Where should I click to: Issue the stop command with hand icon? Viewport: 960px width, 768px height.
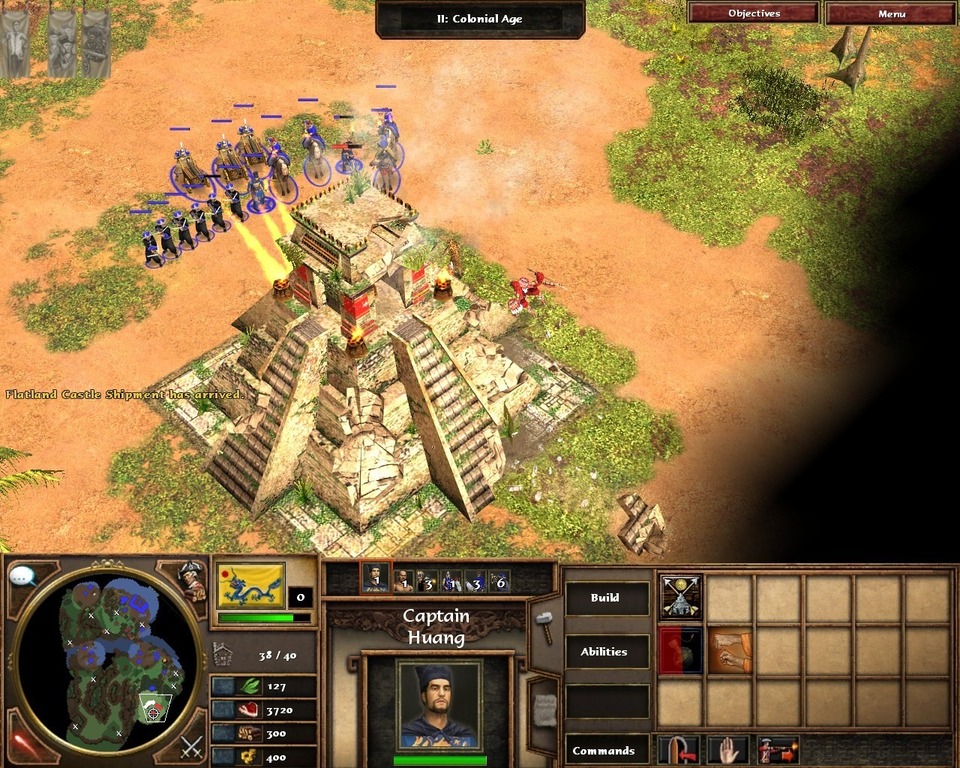(729, 749)
